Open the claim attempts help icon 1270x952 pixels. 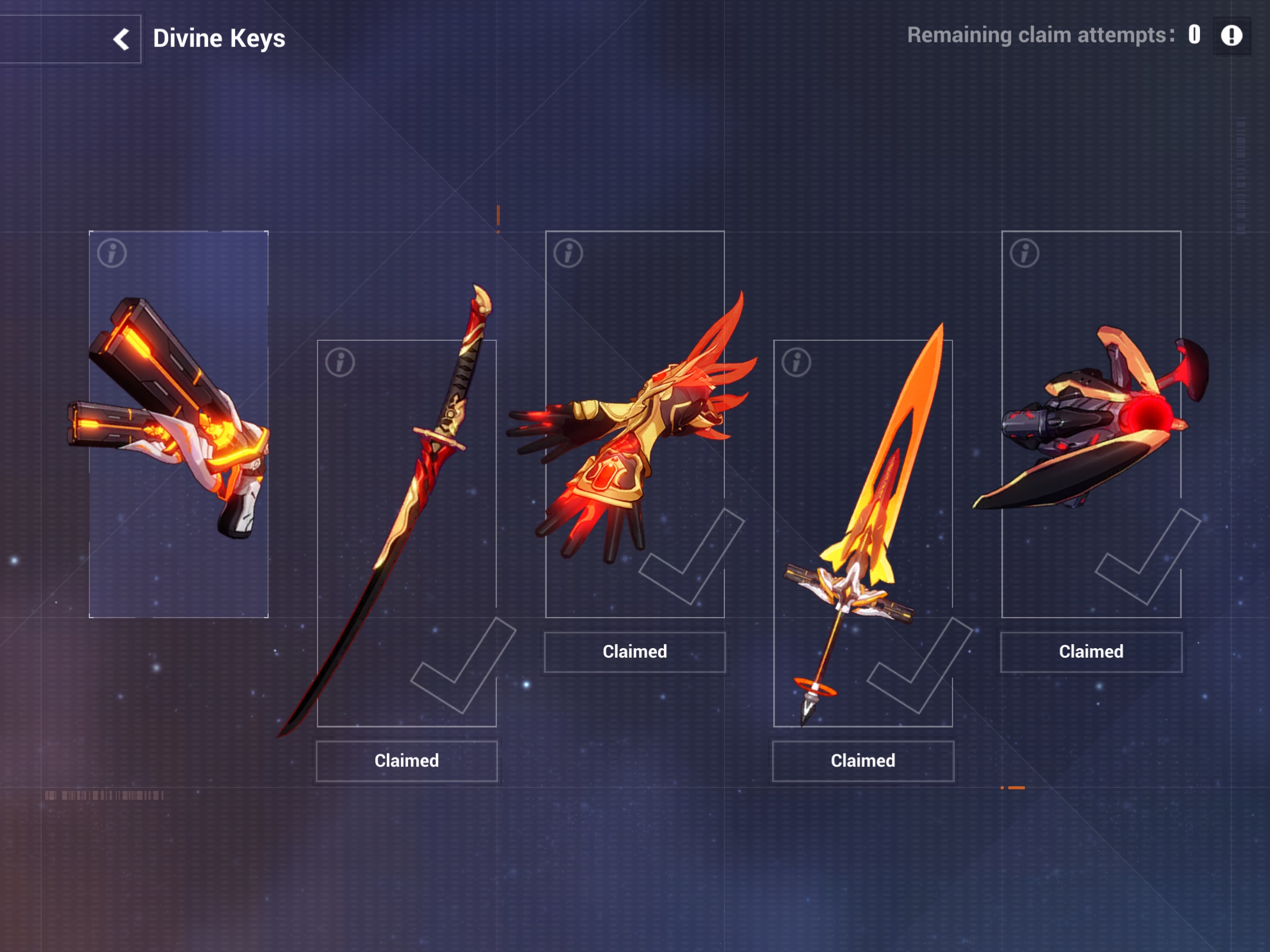point(1232,36)
